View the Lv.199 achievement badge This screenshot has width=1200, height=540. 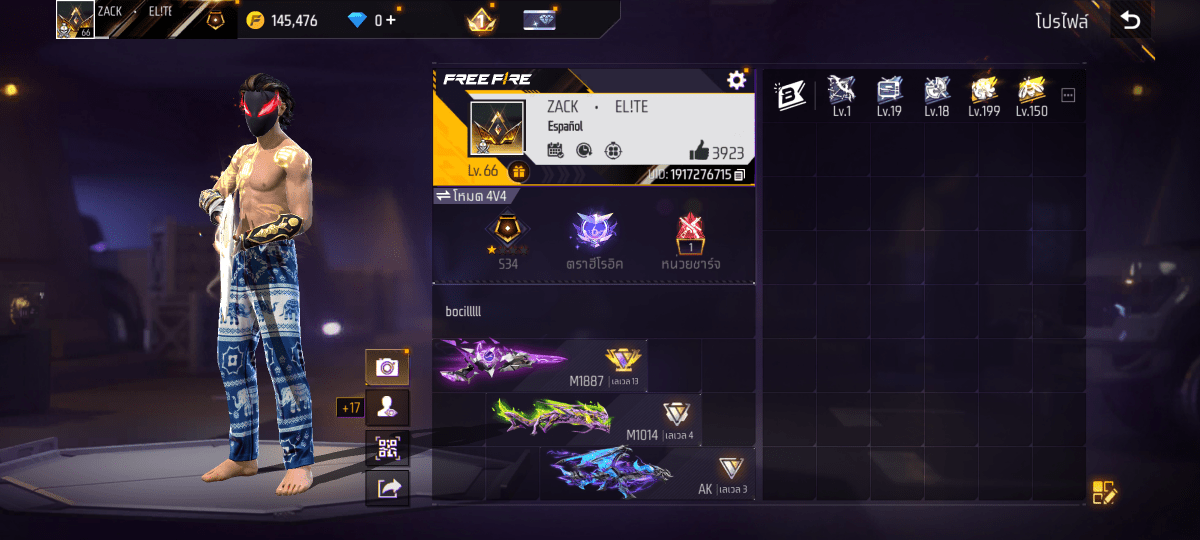tap(984, 93)
